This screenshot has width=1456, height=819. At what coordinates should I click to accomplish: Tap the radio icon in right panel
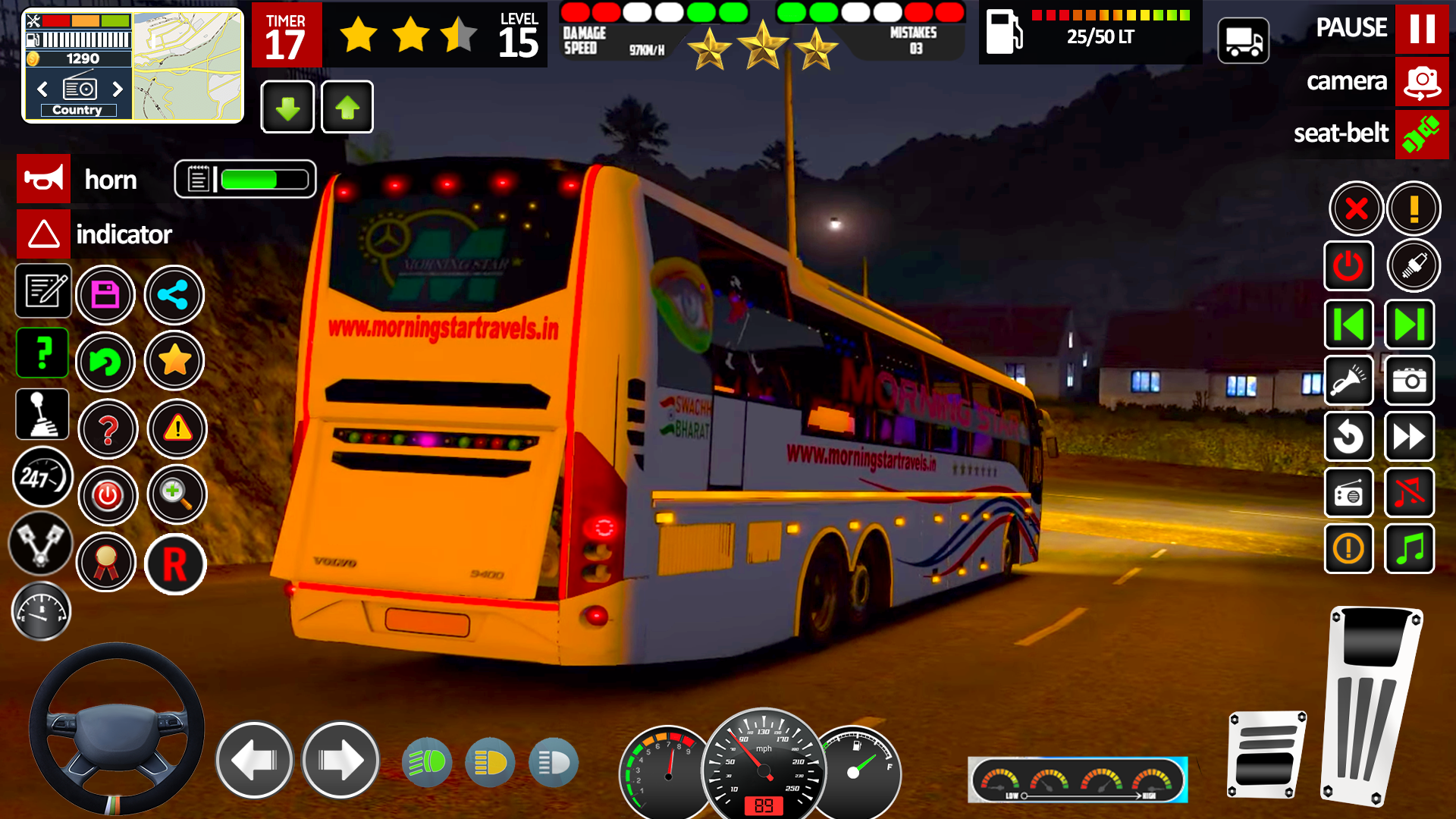pos(1349,493)
